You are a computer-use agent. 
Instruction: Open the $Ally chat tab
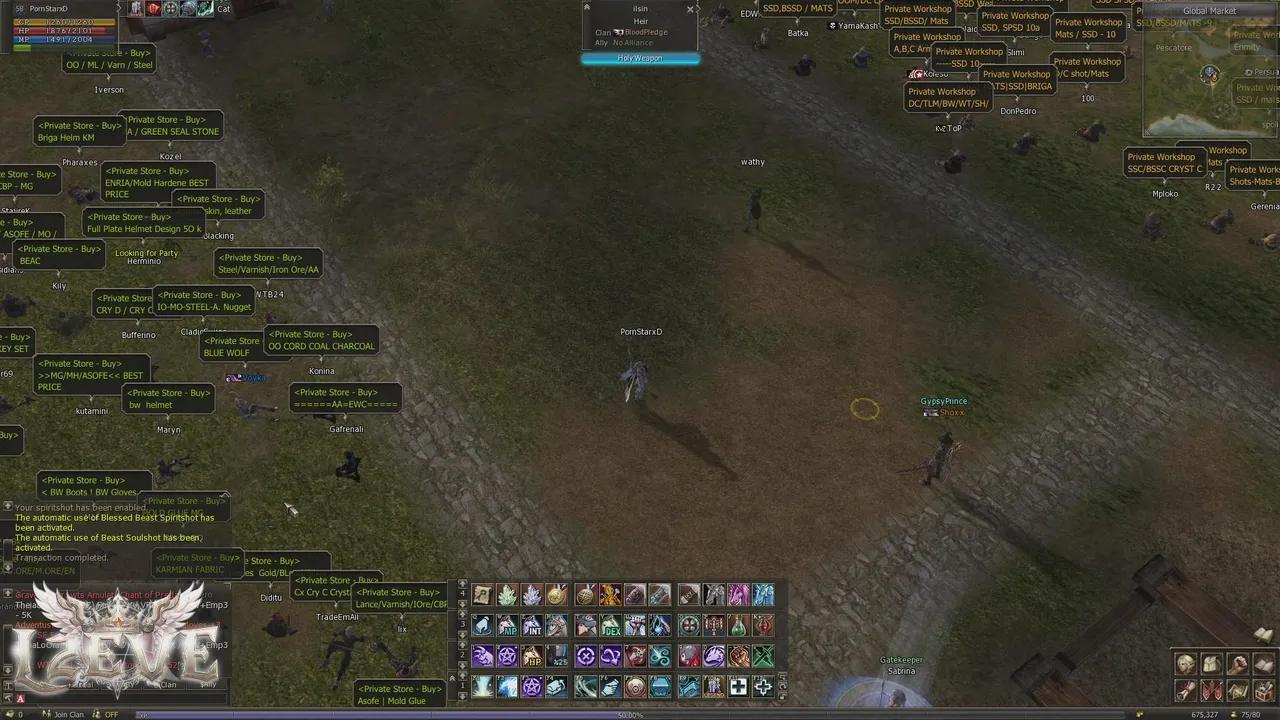pos(211,684)
